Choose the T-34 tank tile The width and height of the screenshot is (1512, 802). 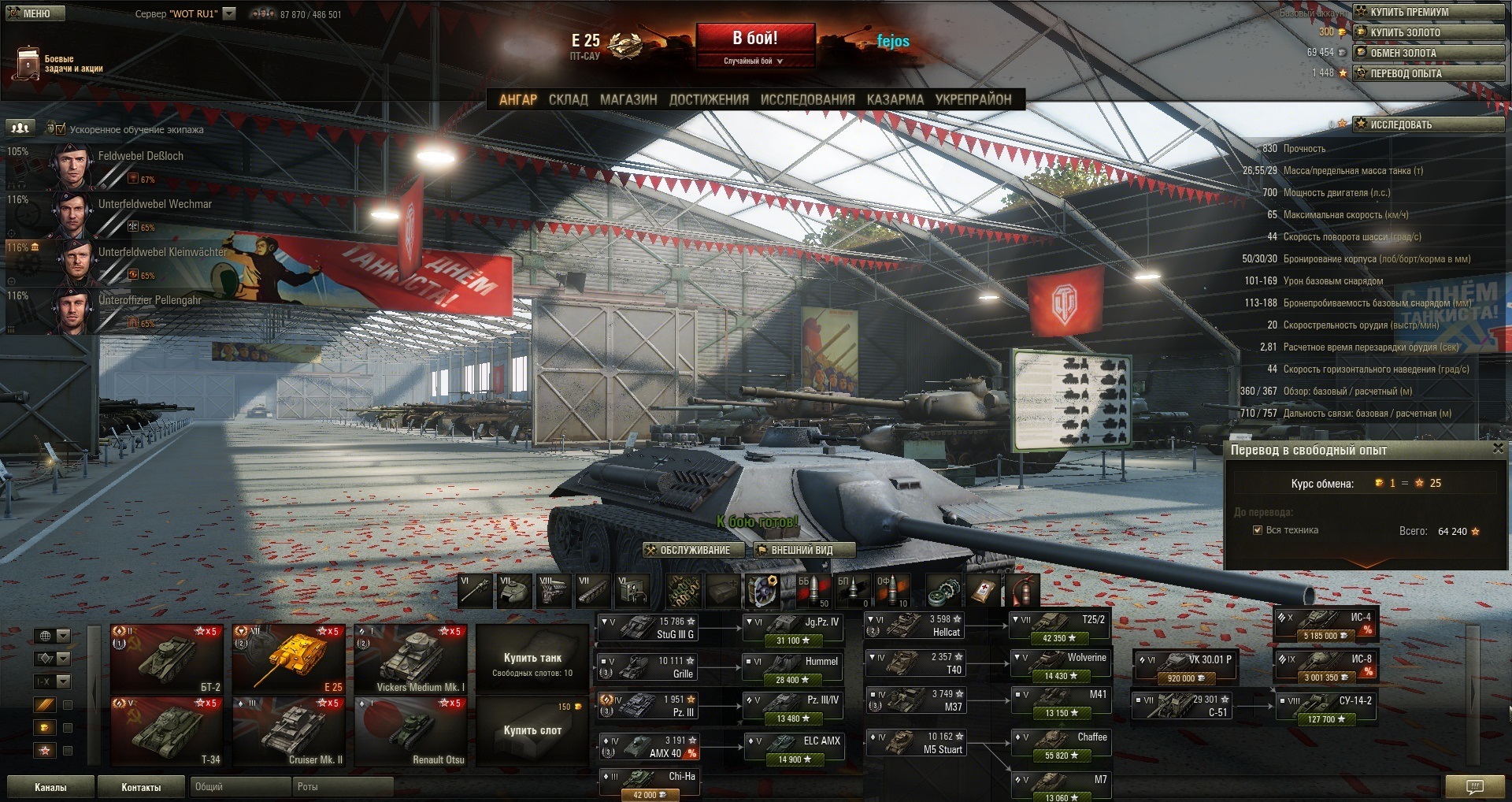tap(167, 731)
